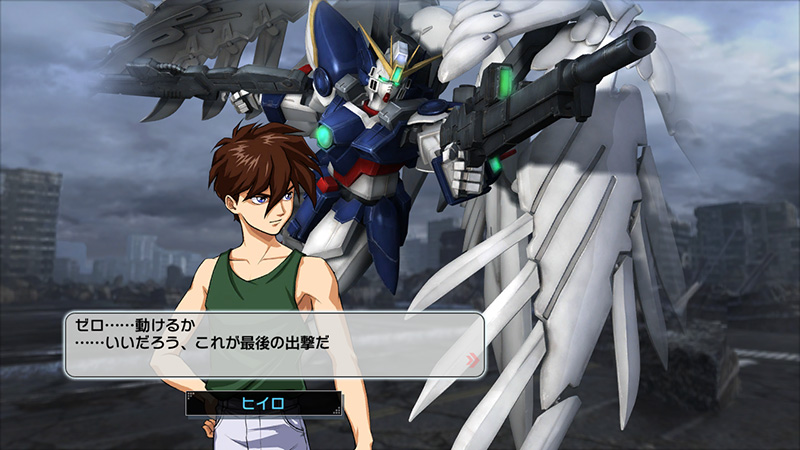Advance the dialogue by clicking the text box
The image size is (800, 450).
(270, 344)
